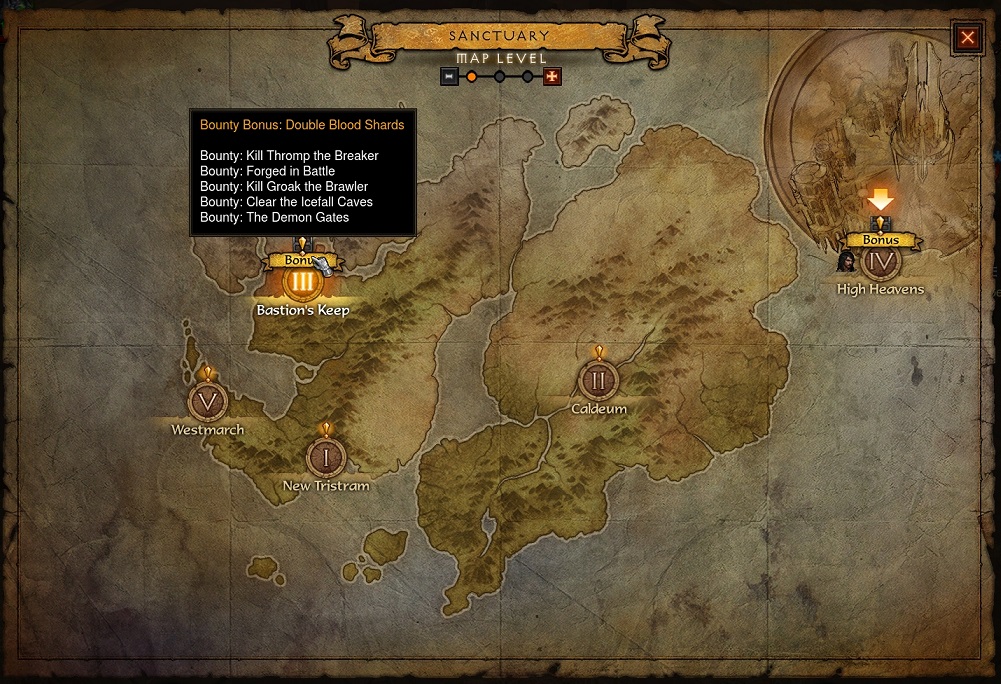Select Act V Westmarch marker
The height and width of the screenshot is (684, 1001).
pyautogui.click(x=208, y=402)
